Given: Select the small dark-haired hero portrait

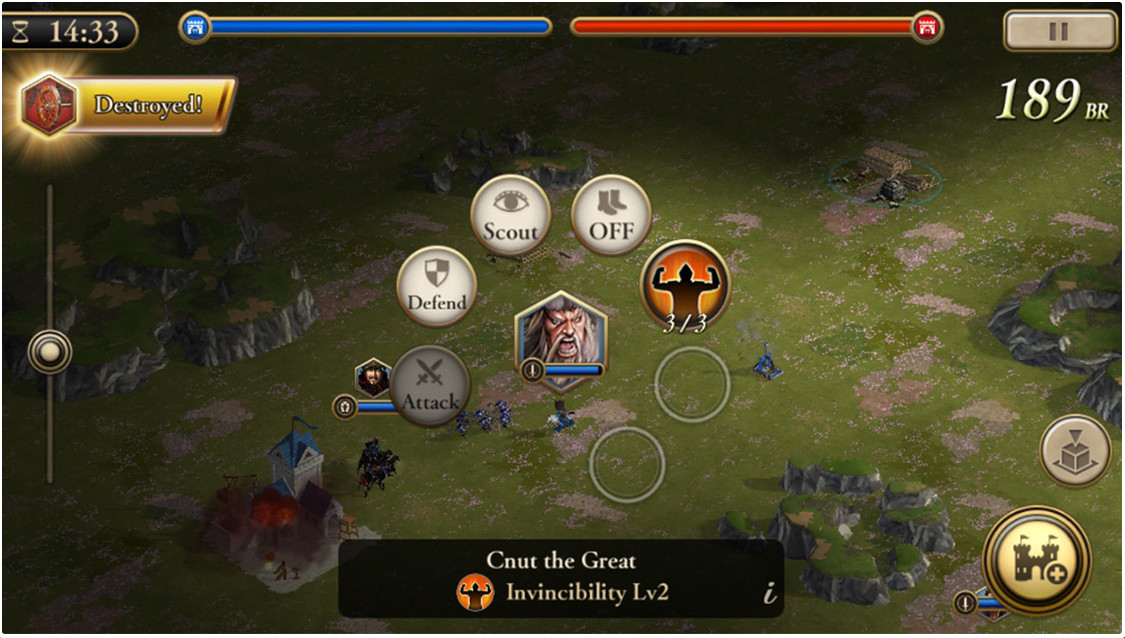Looking at the screenshot, I should (x=374, y=378).
